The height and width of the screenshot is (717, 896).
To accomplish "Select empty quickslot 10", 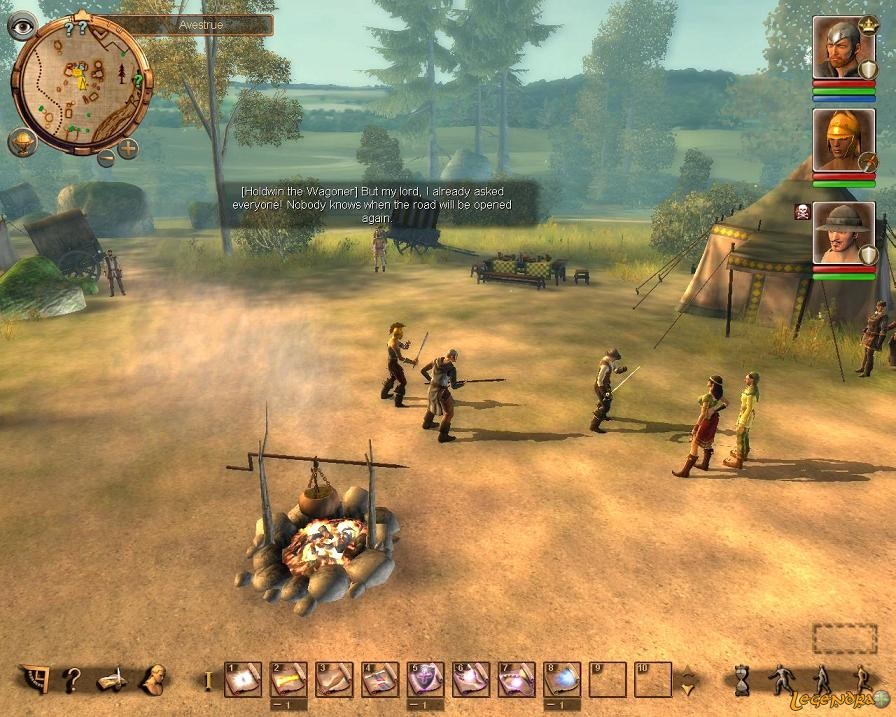I will pos(653,680).
